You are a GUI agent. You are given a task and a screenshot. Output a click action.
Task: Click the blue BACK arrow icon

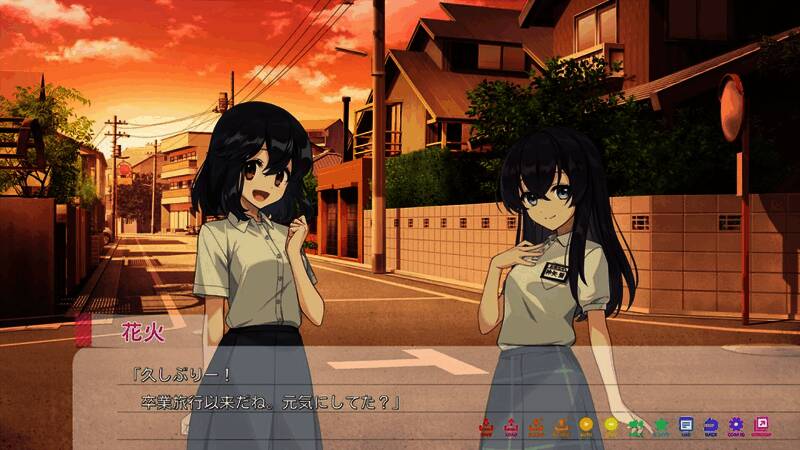pos(711,426)
